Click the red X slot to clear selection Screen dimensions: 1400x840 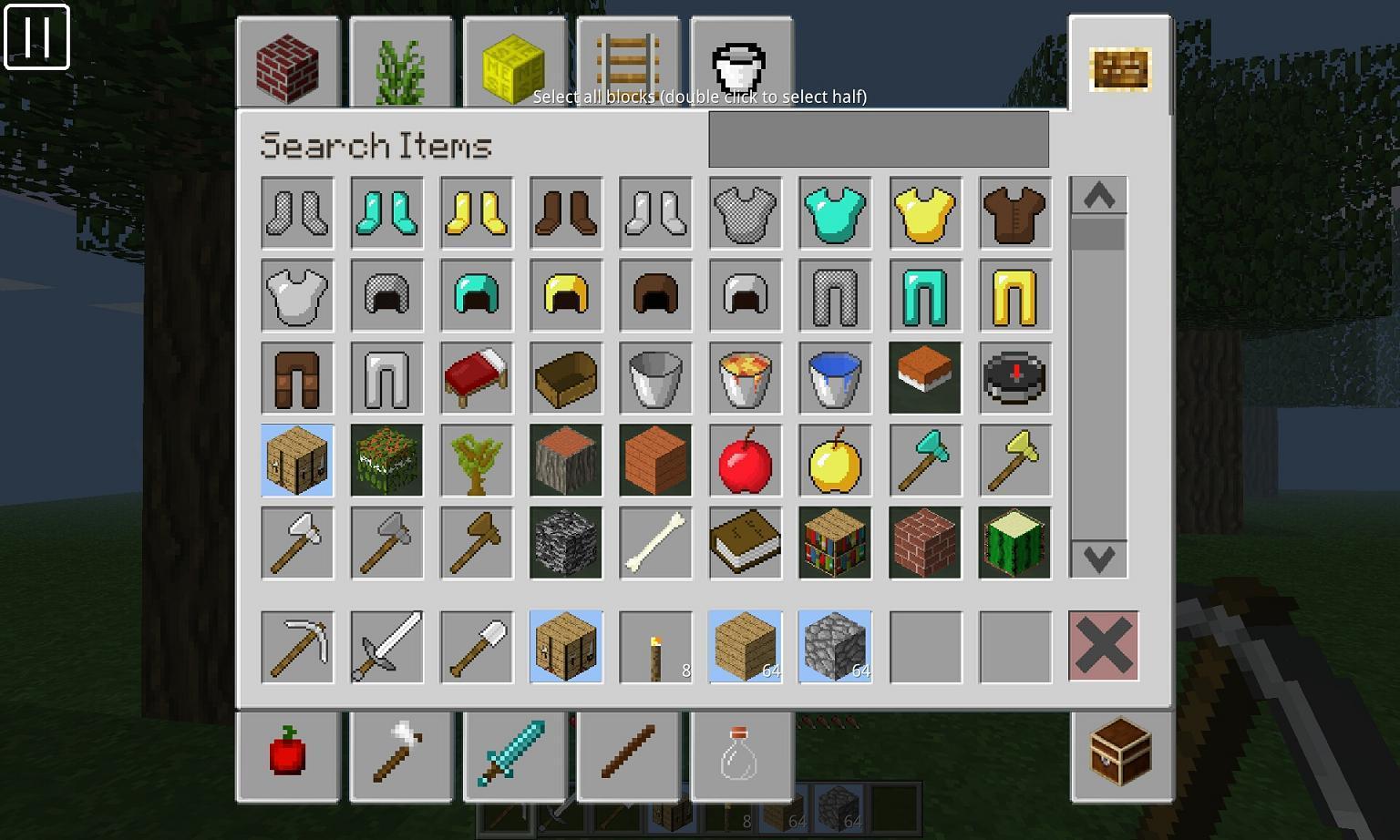pos(1104,647)
